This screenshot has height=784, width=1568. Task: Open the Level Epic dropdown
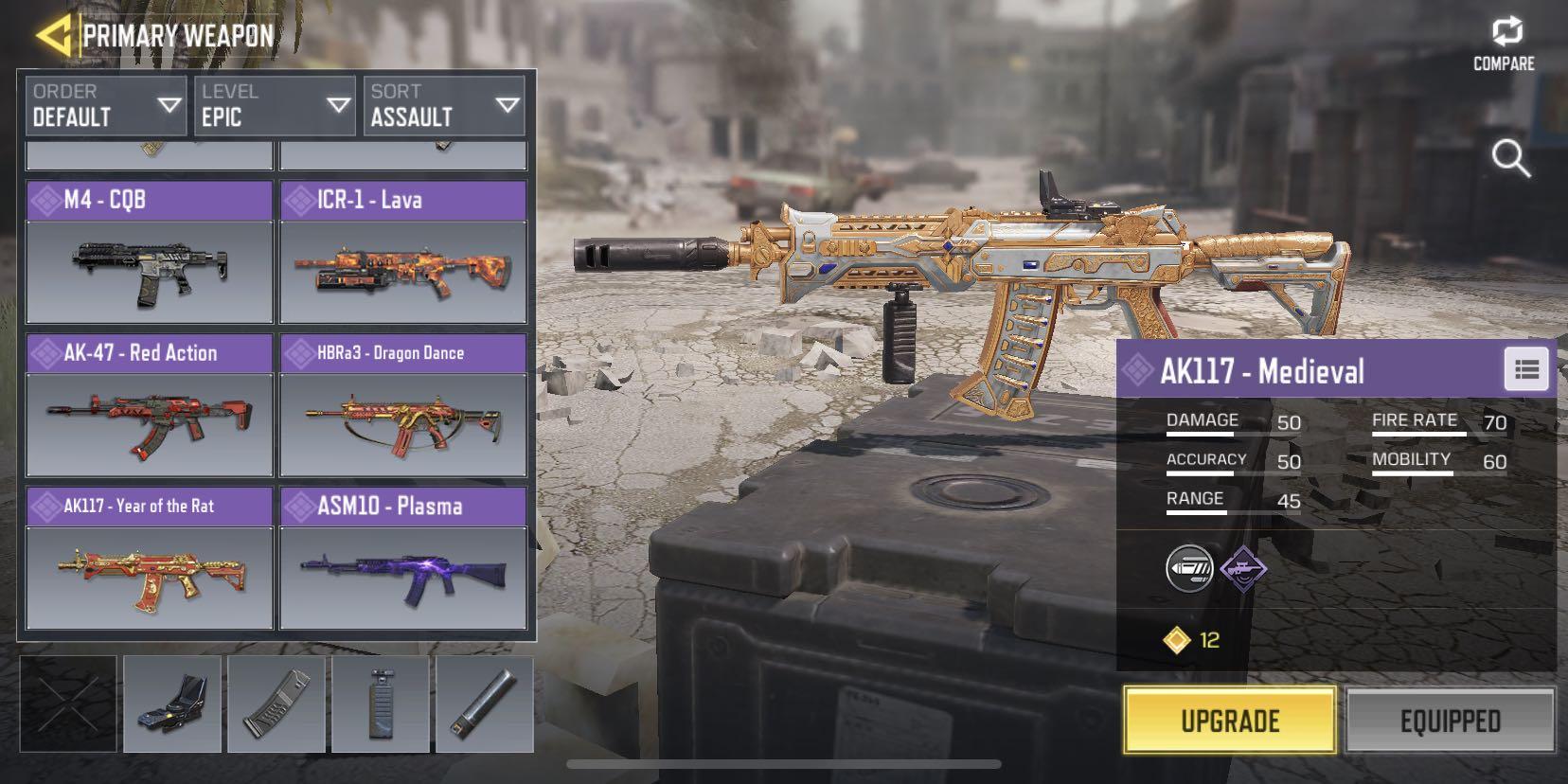coord(274,104)
